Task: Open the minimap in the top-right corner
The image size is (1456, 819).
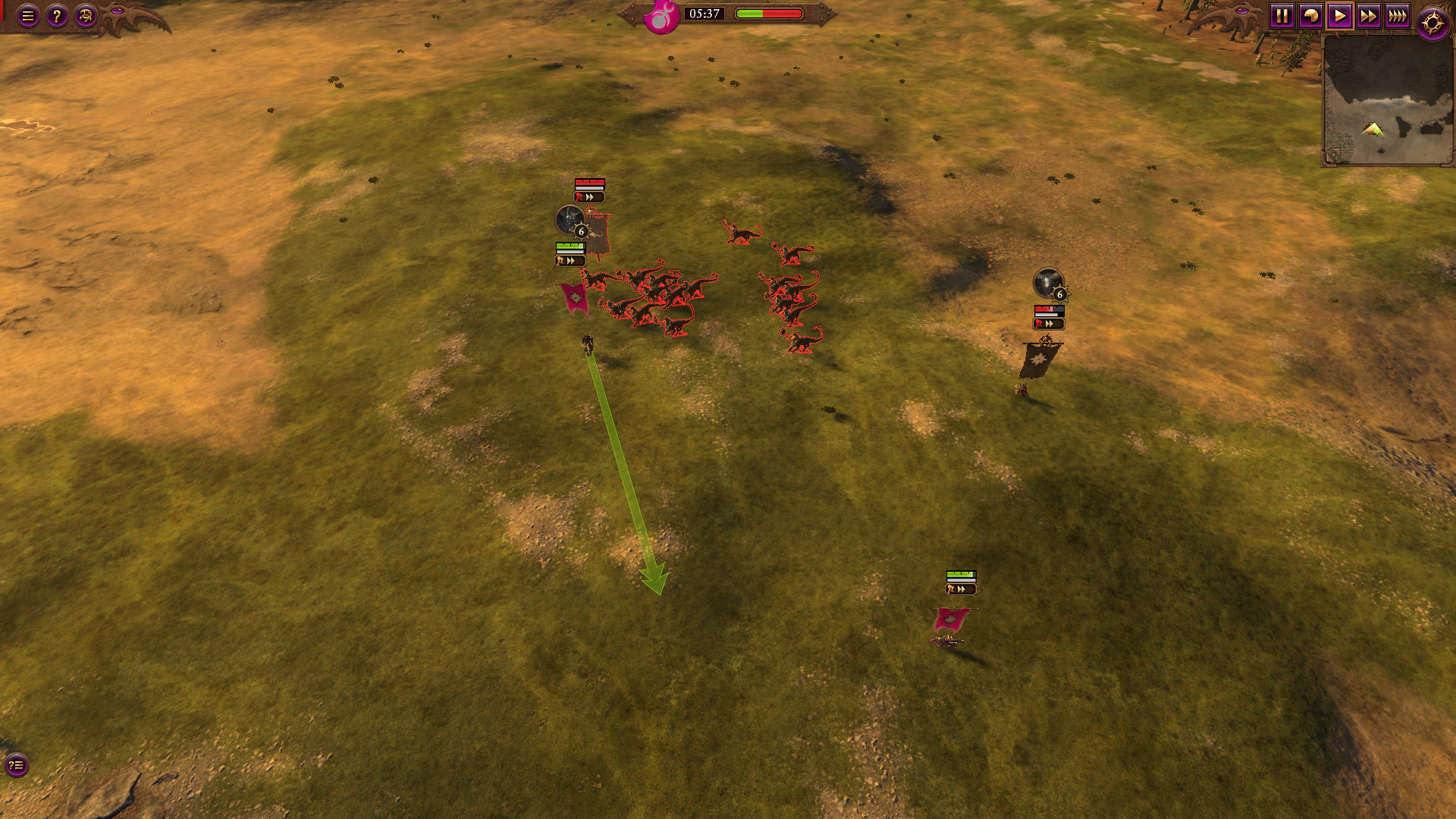Action: coord(1388,99)
